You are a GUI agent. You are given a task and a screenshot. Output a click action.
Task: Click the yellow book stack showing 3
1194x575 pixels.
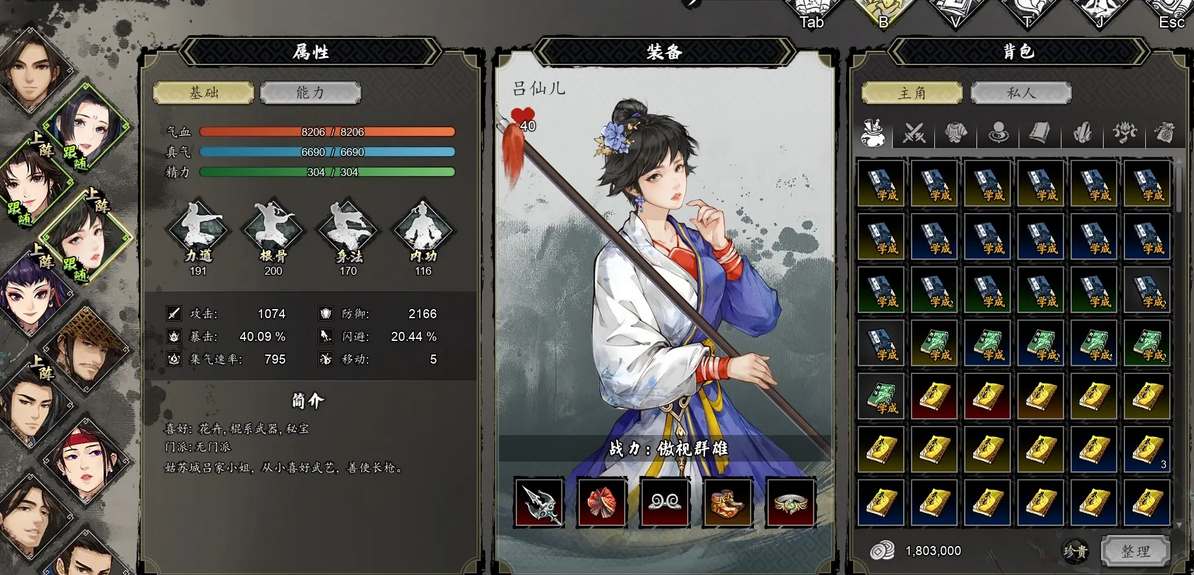tap(1146, 450)
